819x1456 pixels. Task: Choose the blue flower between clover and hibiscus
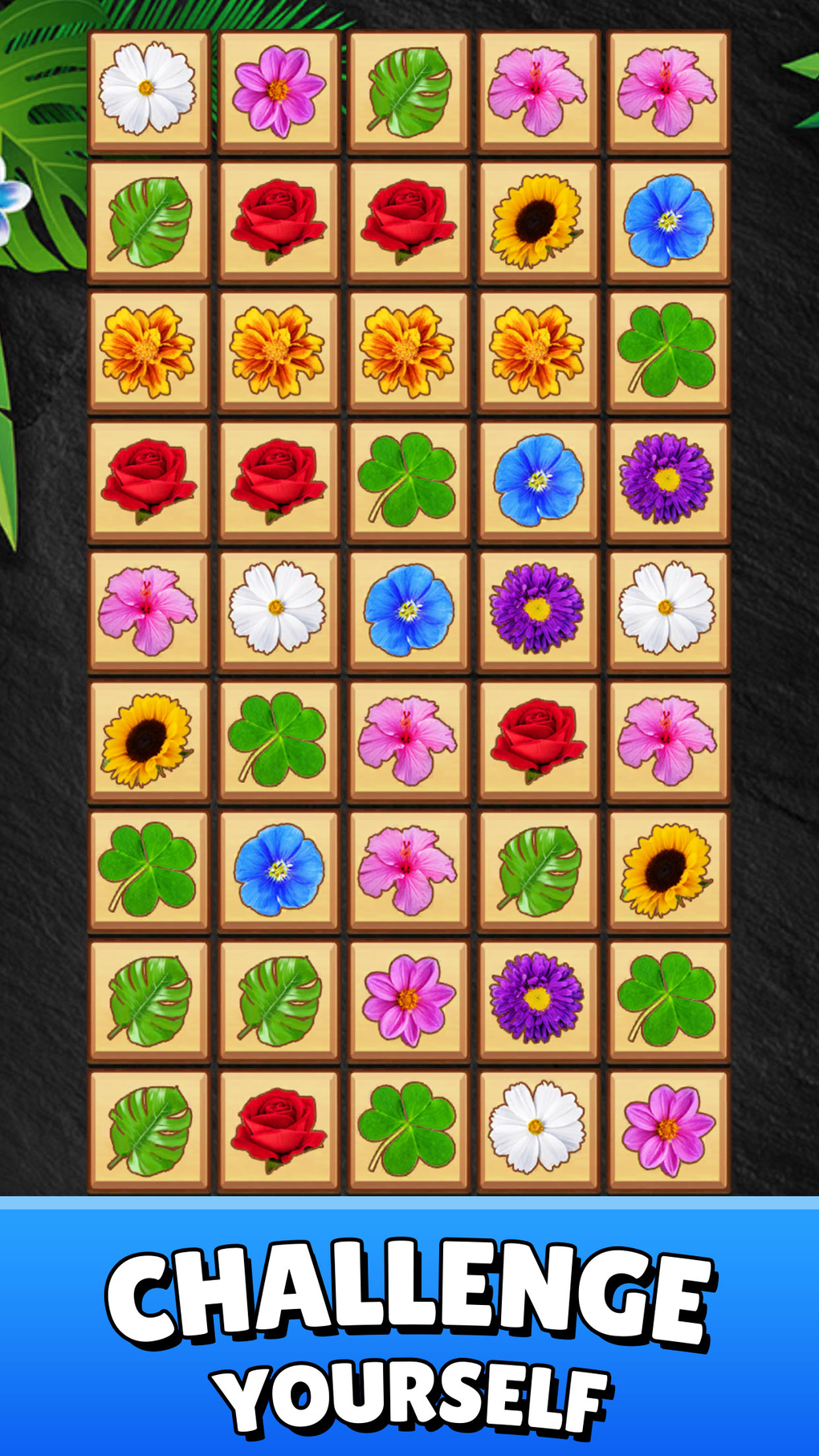coord(278,870)
